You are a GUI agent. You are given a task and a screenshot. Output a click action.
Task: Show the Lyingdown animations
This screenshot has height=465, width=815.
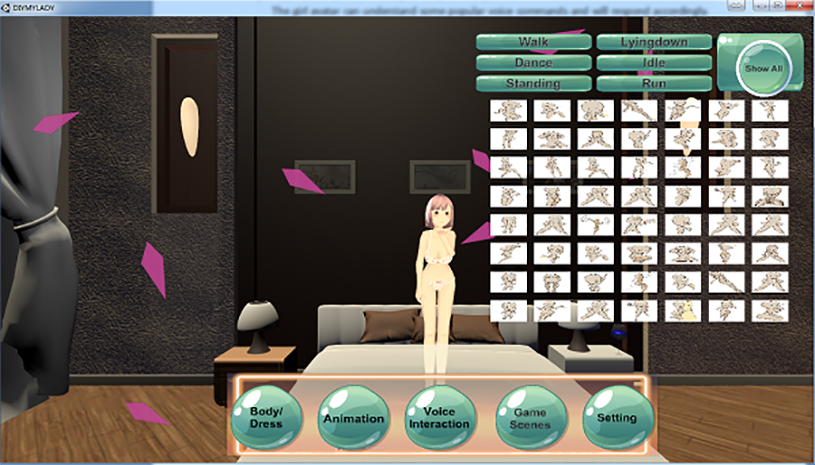(x=654, y=42)
